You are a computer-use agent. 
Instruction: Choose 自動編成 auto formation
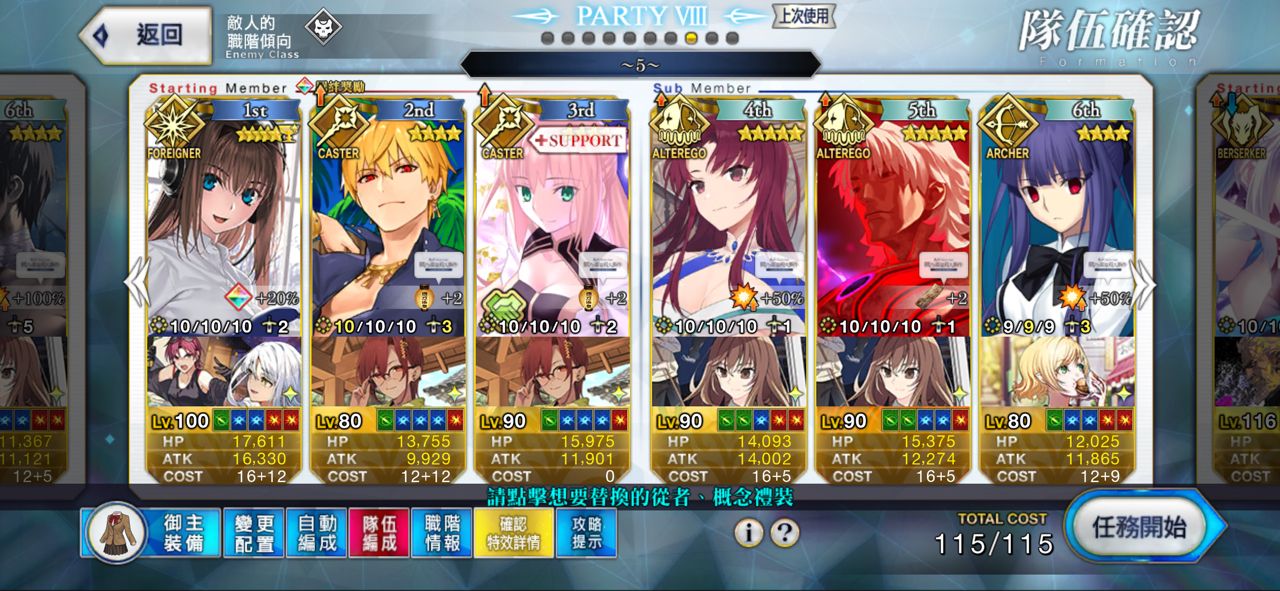pos(316,533)
